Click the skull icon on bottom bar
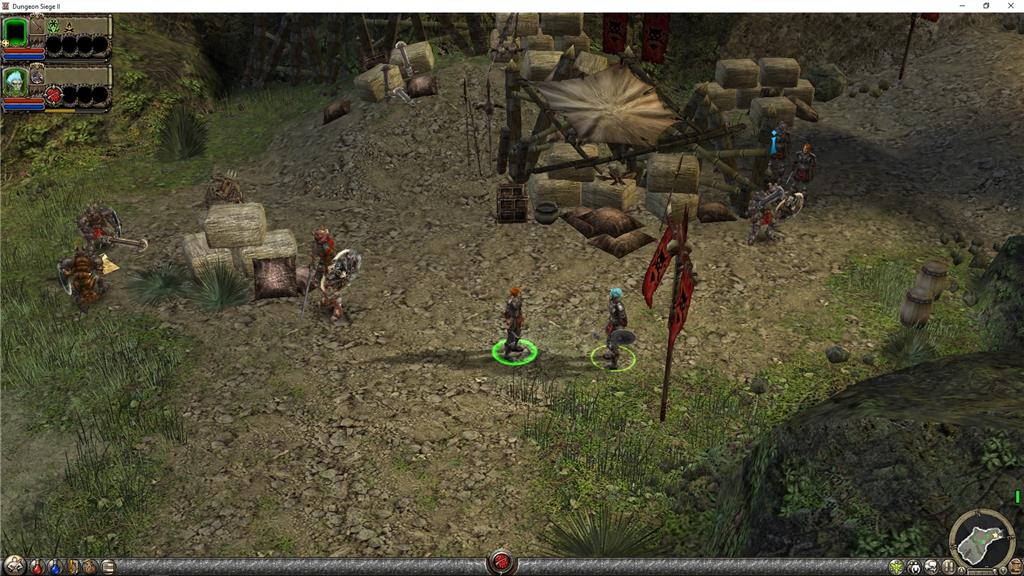This screenshot has width=1024, height=576. tap(931, 567)
